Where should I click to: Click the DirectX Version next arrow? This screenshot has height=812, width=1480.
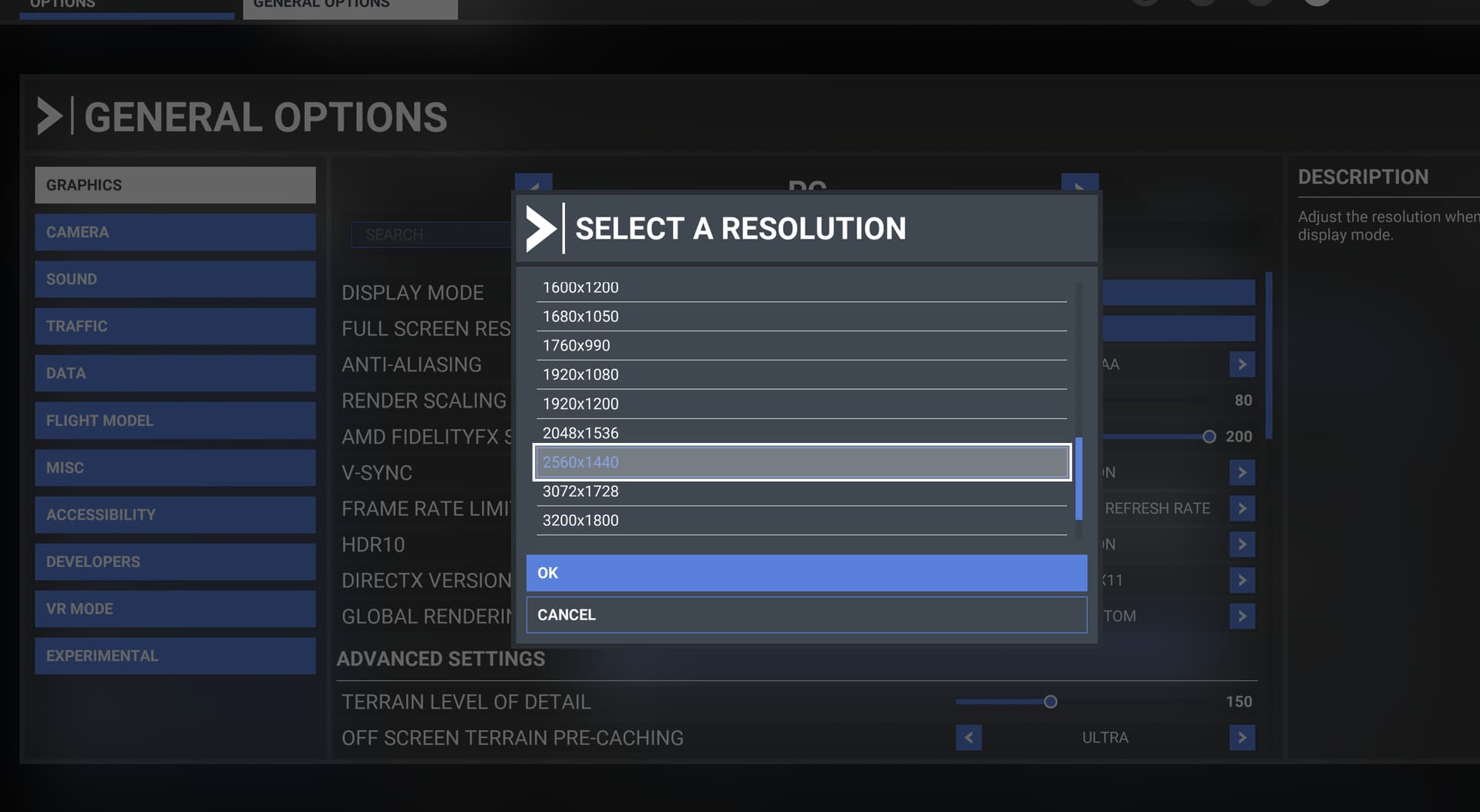tap(1242, 580)
